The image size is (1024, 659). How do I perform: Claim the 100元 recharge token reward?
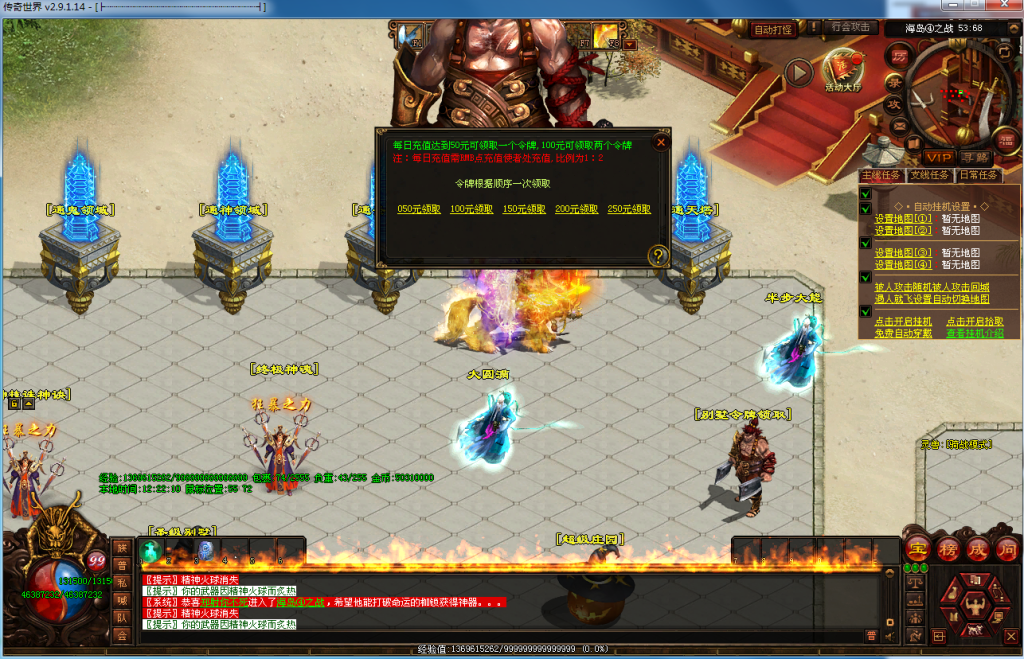471,209
